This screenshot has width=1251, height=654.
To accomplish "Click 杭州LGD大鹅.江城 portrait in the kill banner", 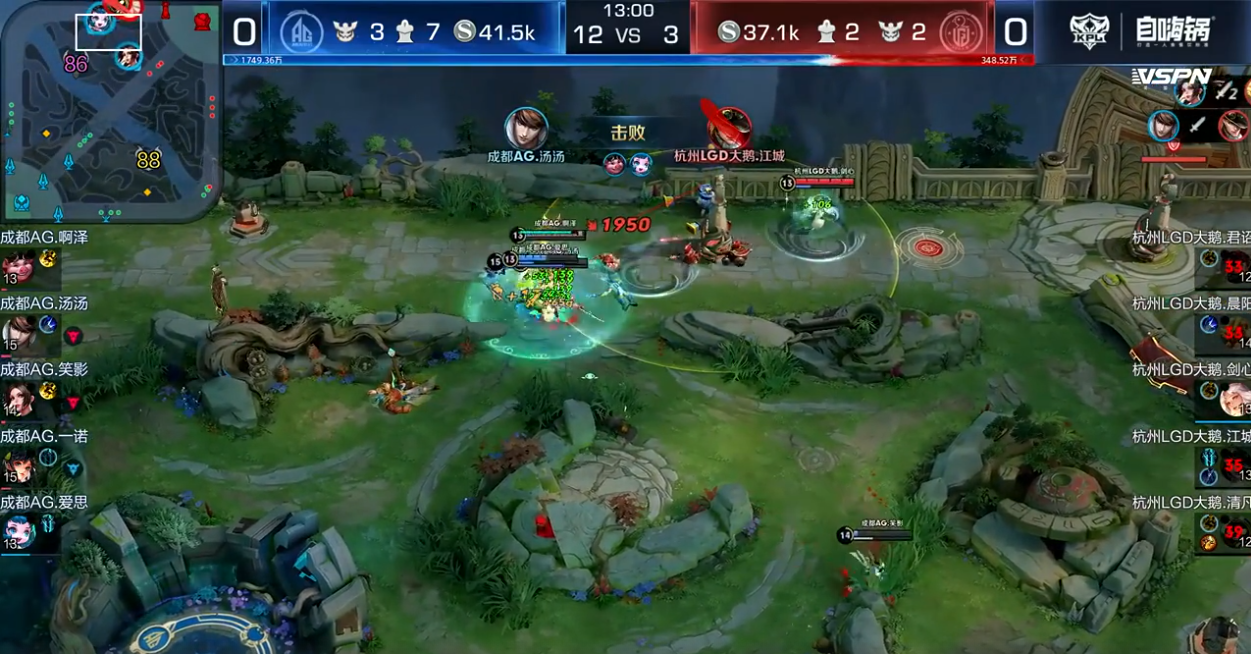I will pyautogui.click(x=728, y=126).
